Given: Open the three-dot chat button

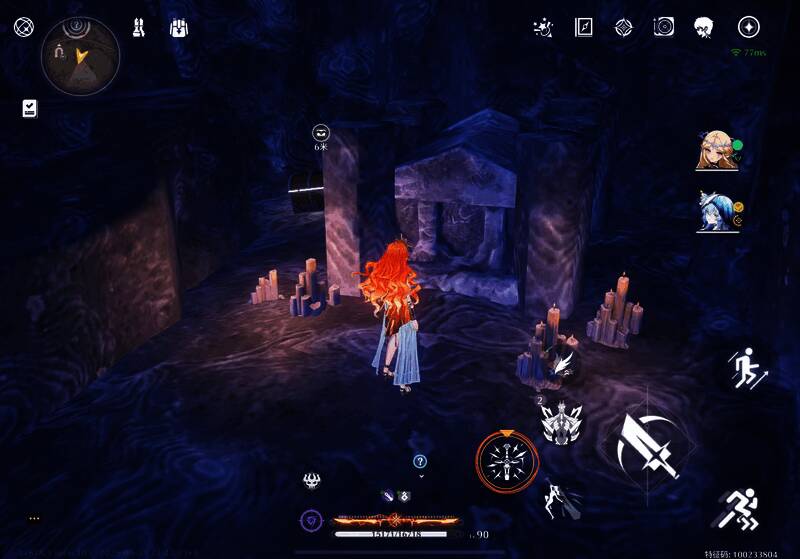Looking at the screenshot, I should coord(34,518).
